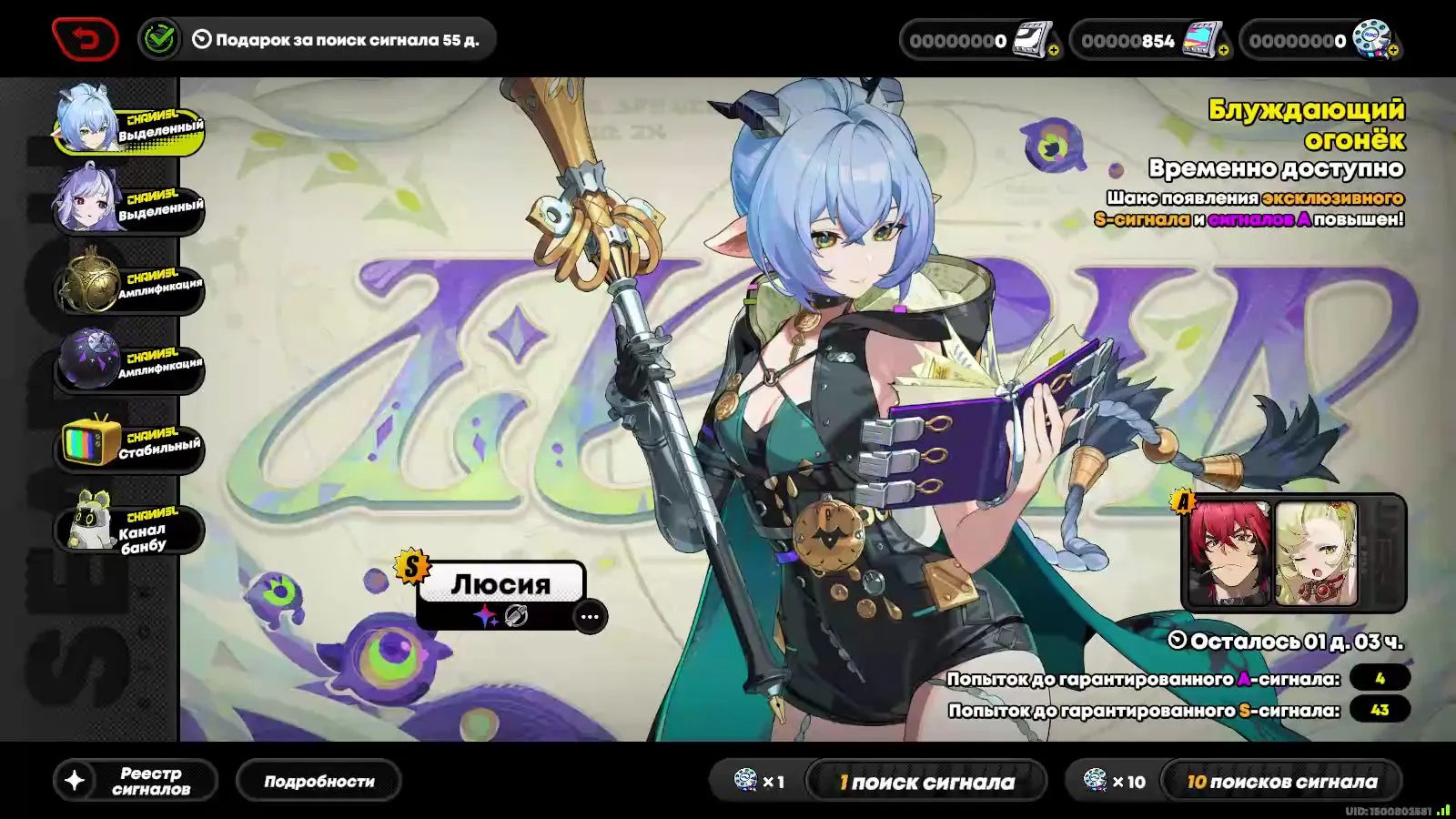Screen dimensions: 1456x819
Task: Open the golden Амплификация channel
Action: coord(127,282)
